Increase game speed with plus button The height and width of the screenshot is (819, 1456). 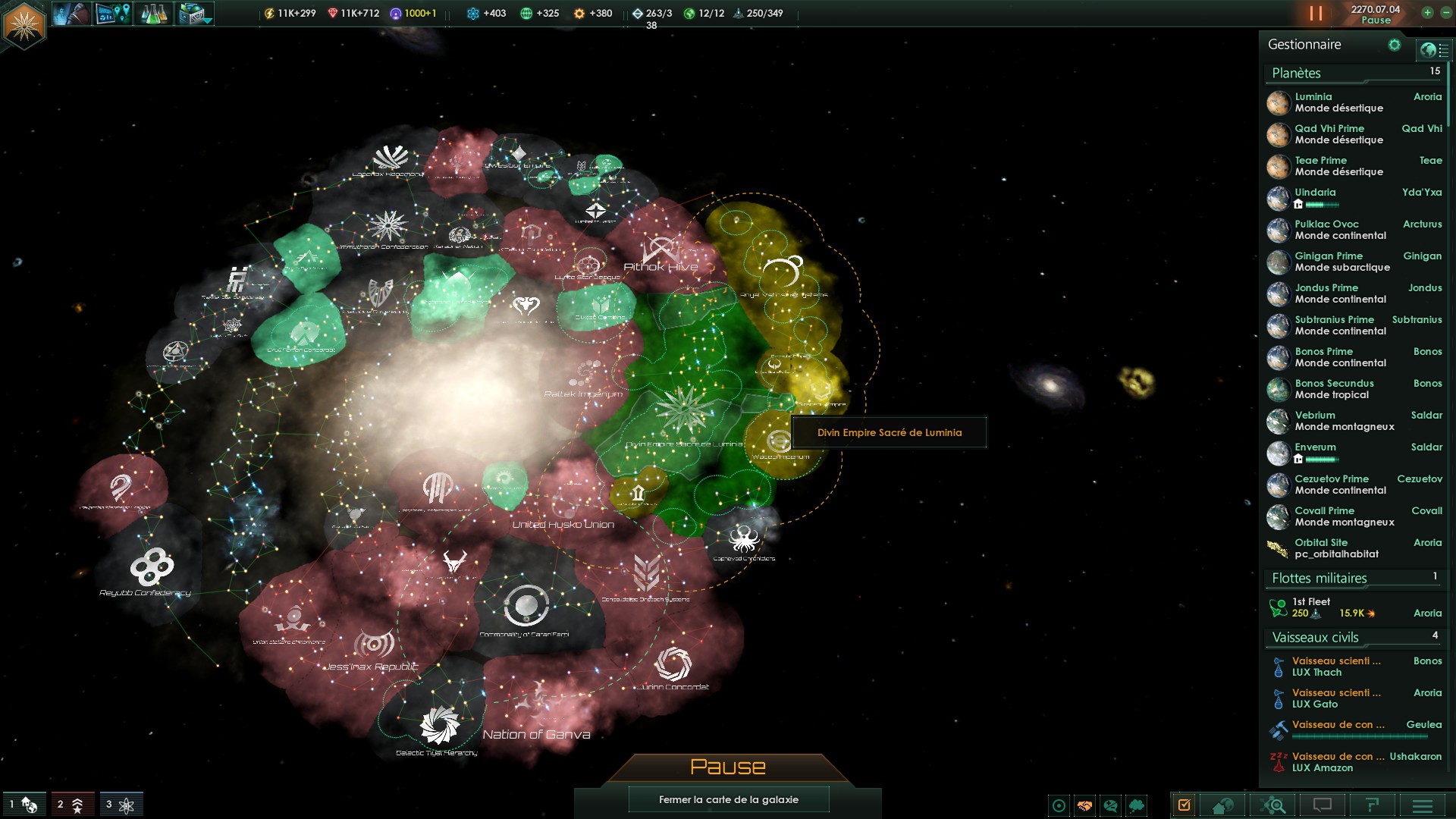pos(1427,13)
